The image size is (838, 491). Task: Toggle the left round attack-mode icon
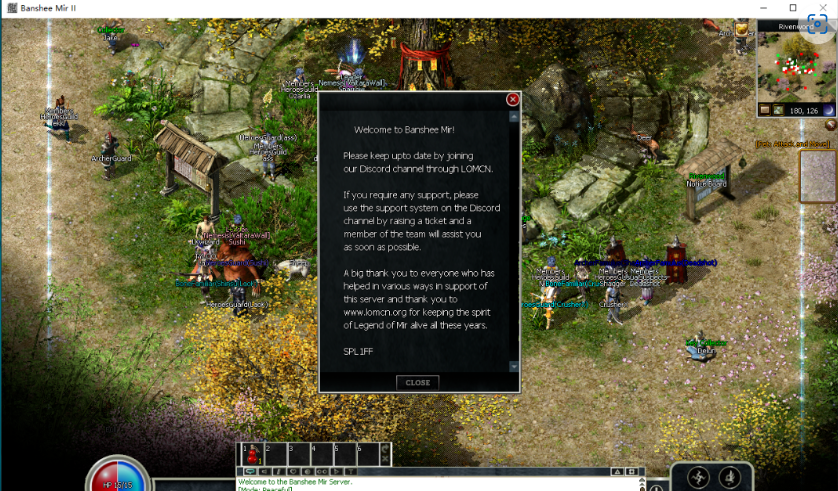pyautogui.click(x=698, y=477)
